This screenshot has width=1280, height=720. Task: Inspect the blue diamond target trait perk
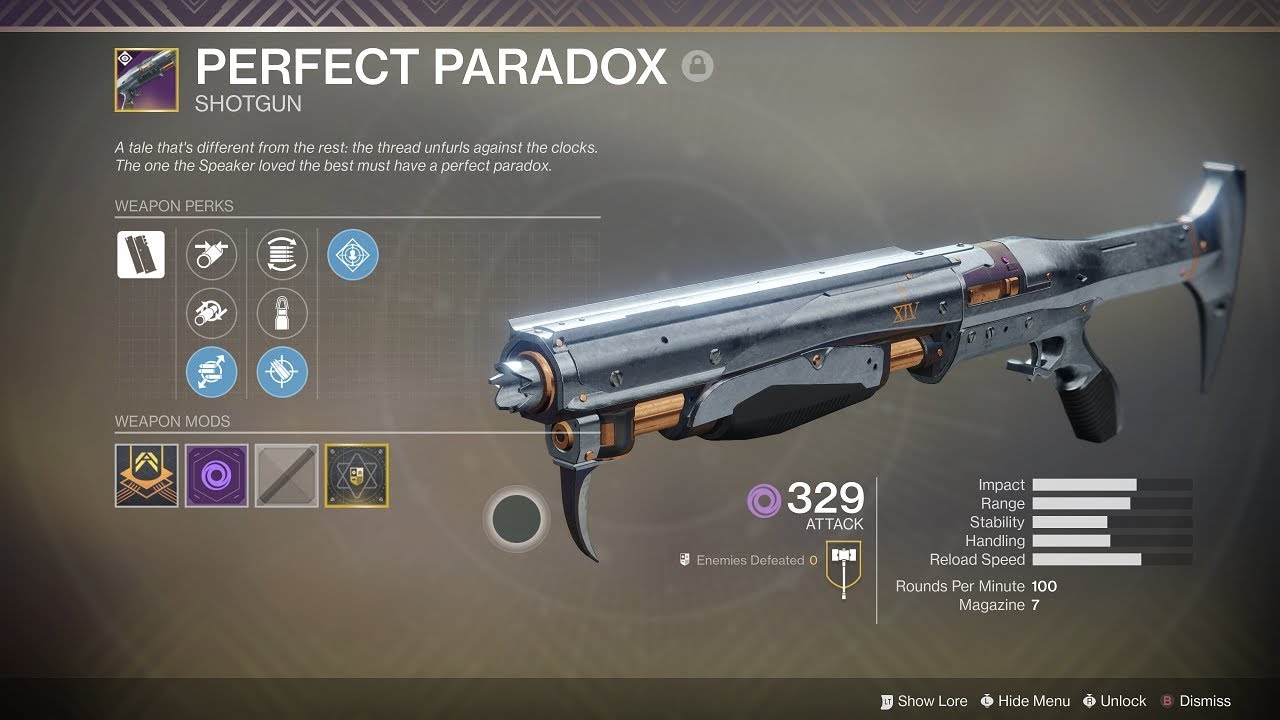pyautogui.click(x=353, y=254)
